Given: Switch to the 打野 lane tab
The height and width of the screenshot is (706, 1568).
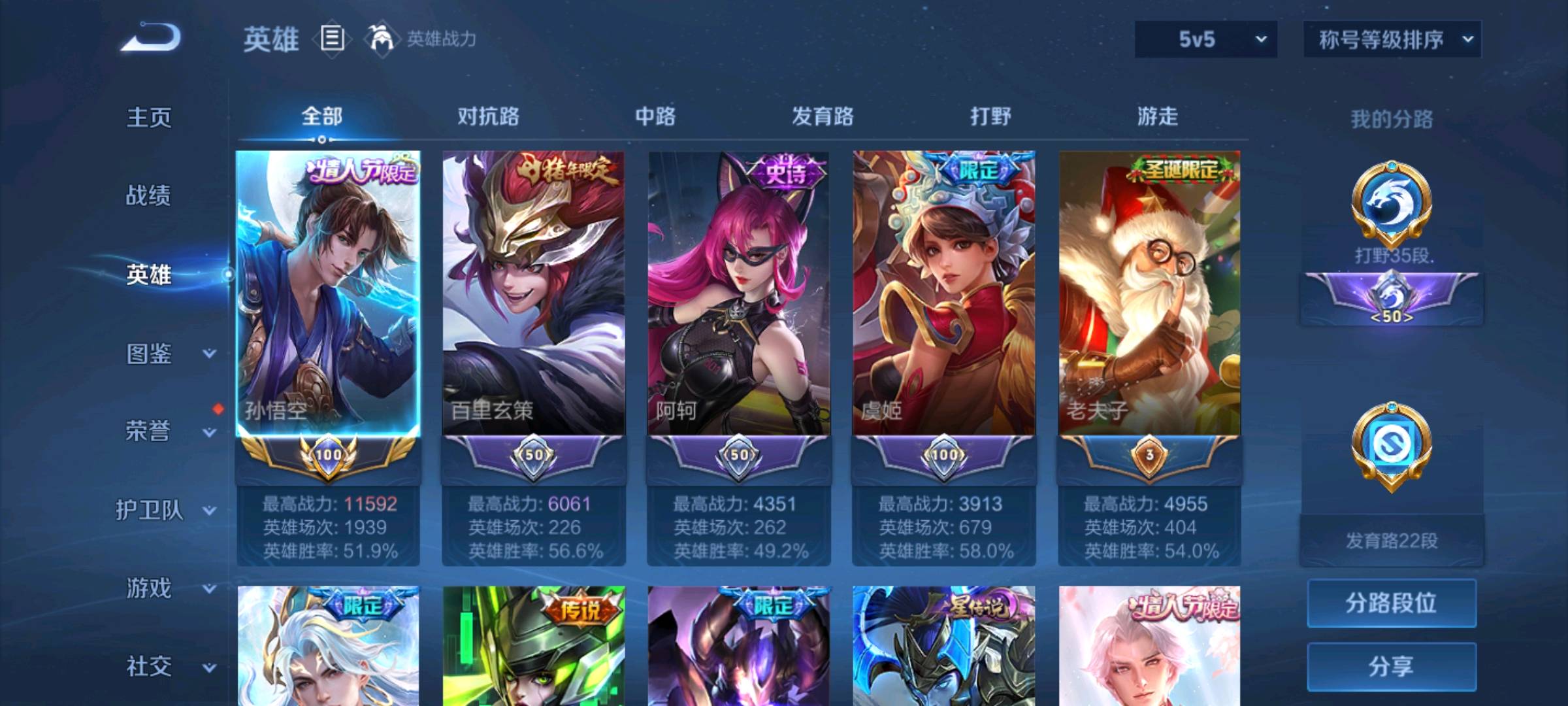Looking at the screenshot, I should tap(990, 116).
